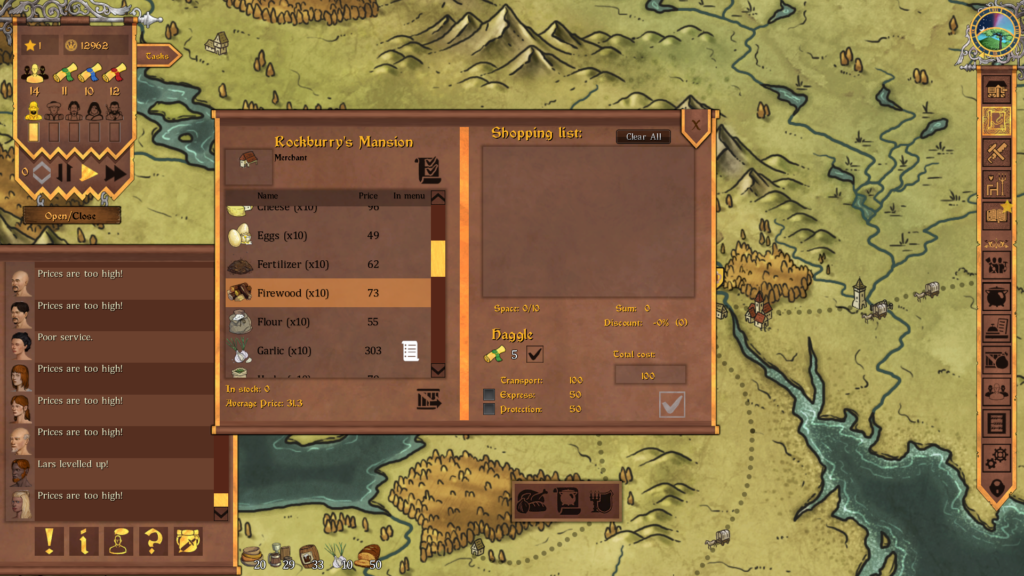Open the question mark help filter
The height and width of the screenshot is (576, 1024).
tap(153, 541)
